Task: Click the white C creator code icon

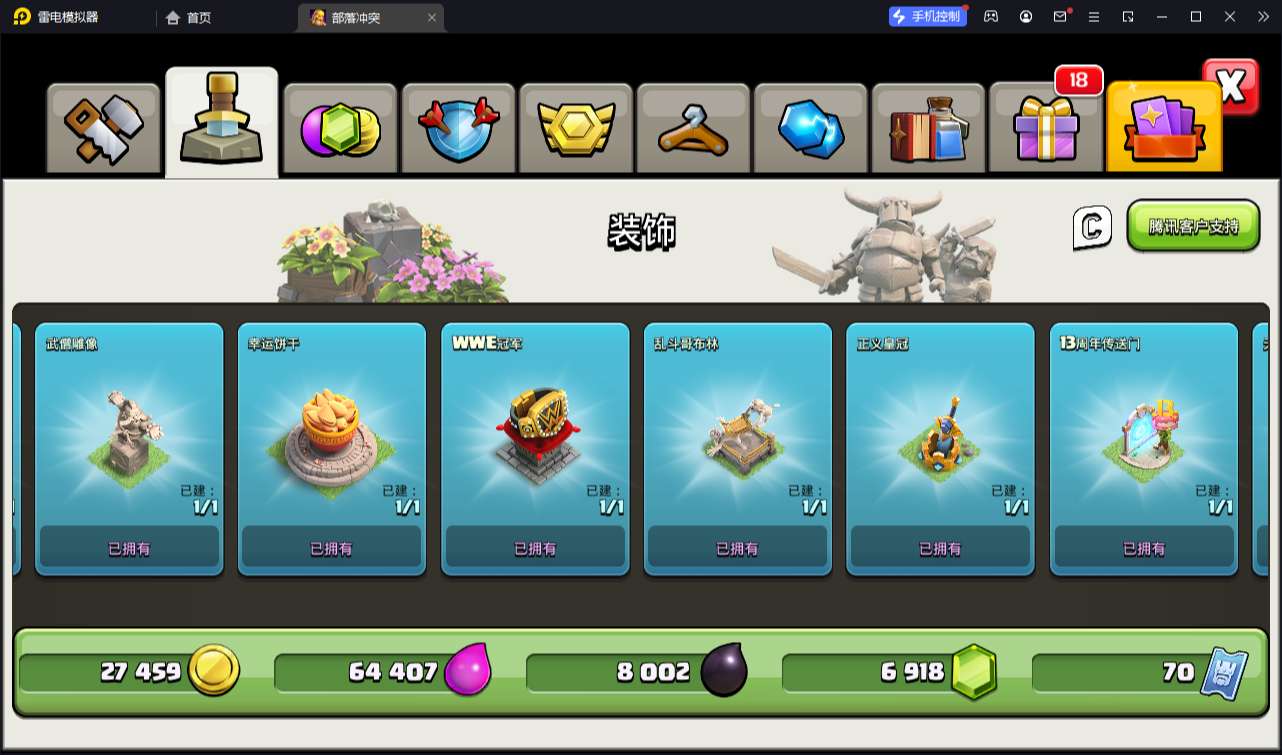Action: click(1092, 227)
